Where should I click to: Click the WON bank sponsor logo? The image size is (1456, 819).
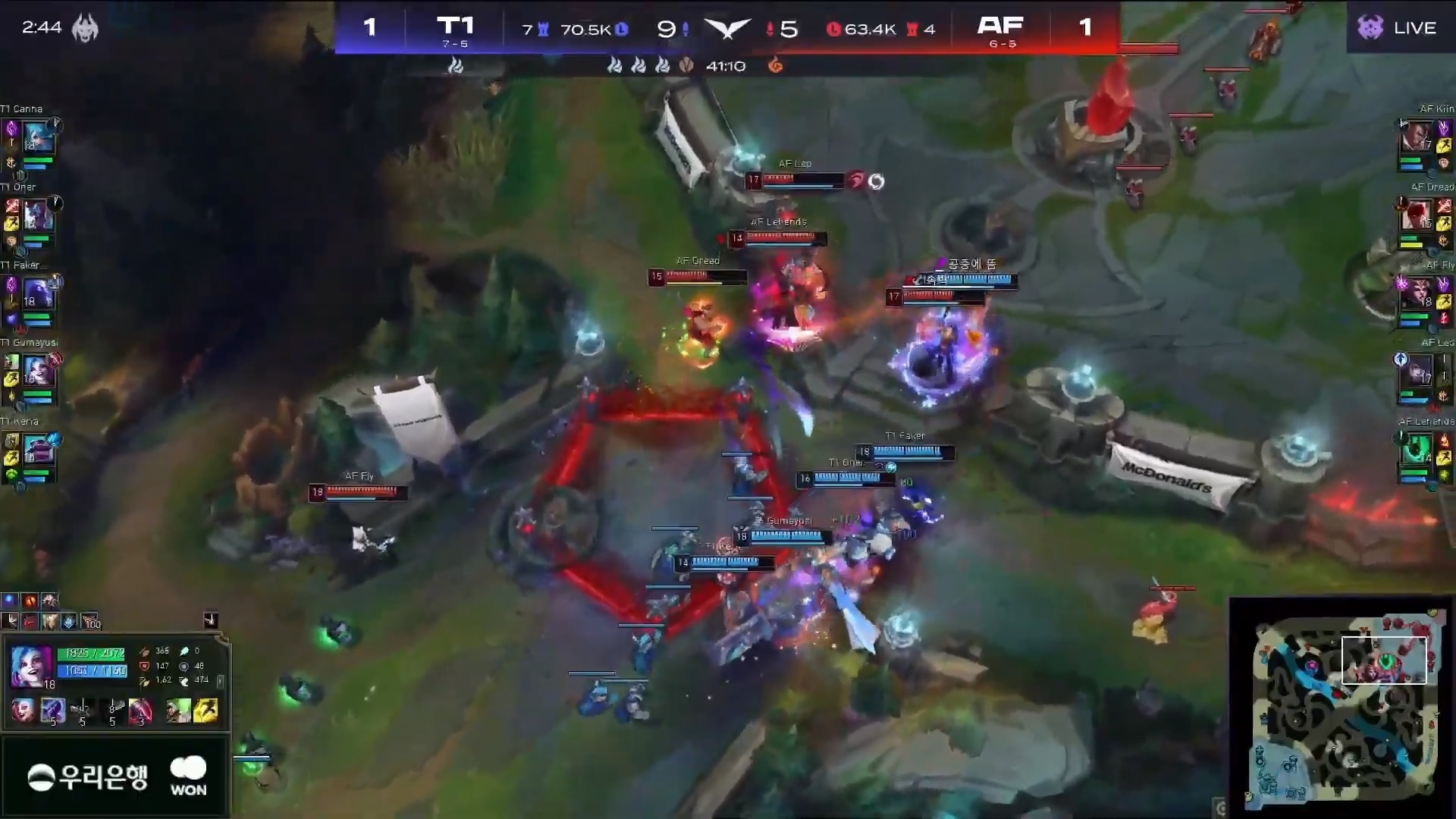(x=188, y=775)
